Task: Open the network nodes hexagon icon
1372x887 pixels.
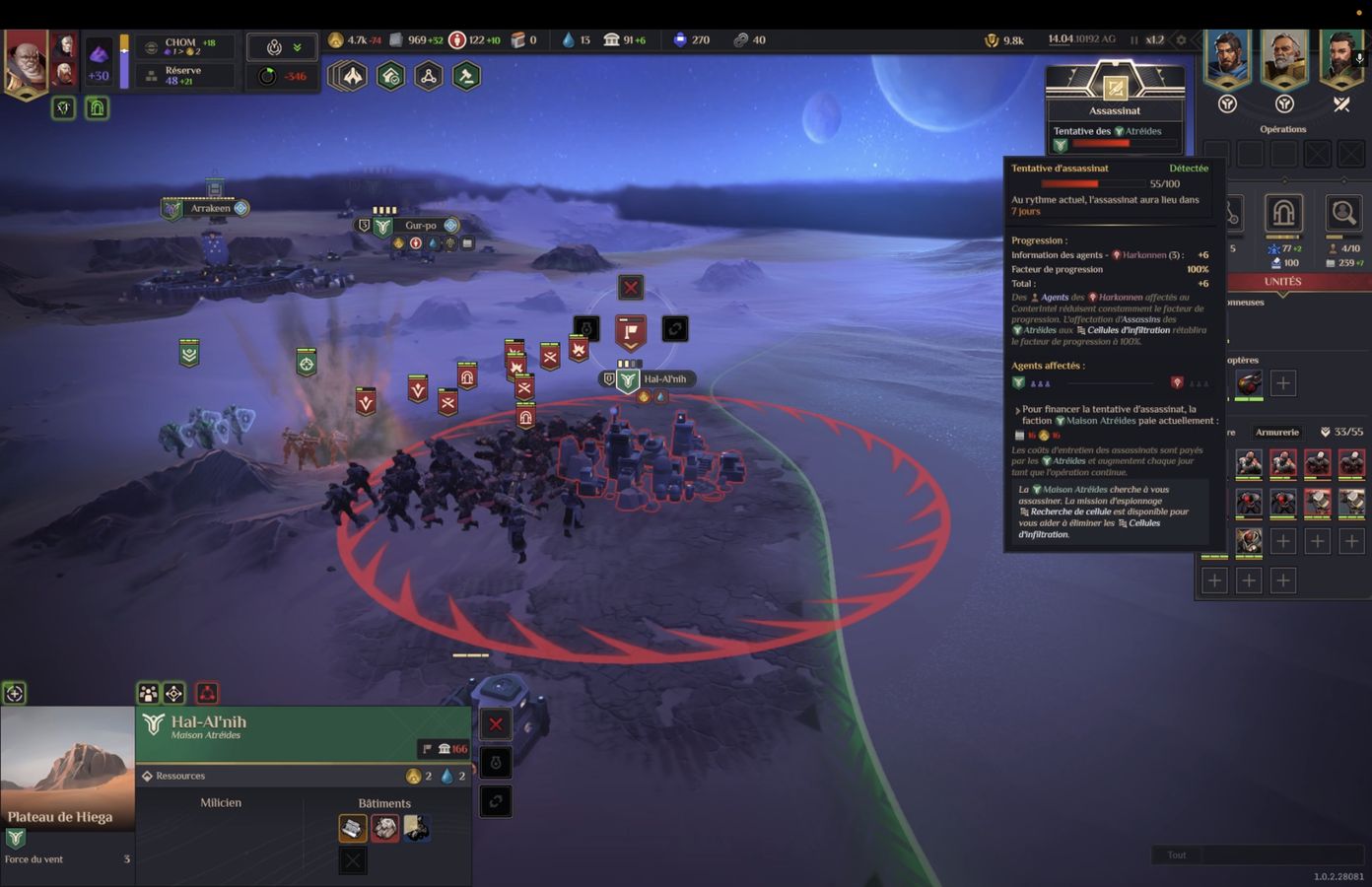Action: point(429,76)
